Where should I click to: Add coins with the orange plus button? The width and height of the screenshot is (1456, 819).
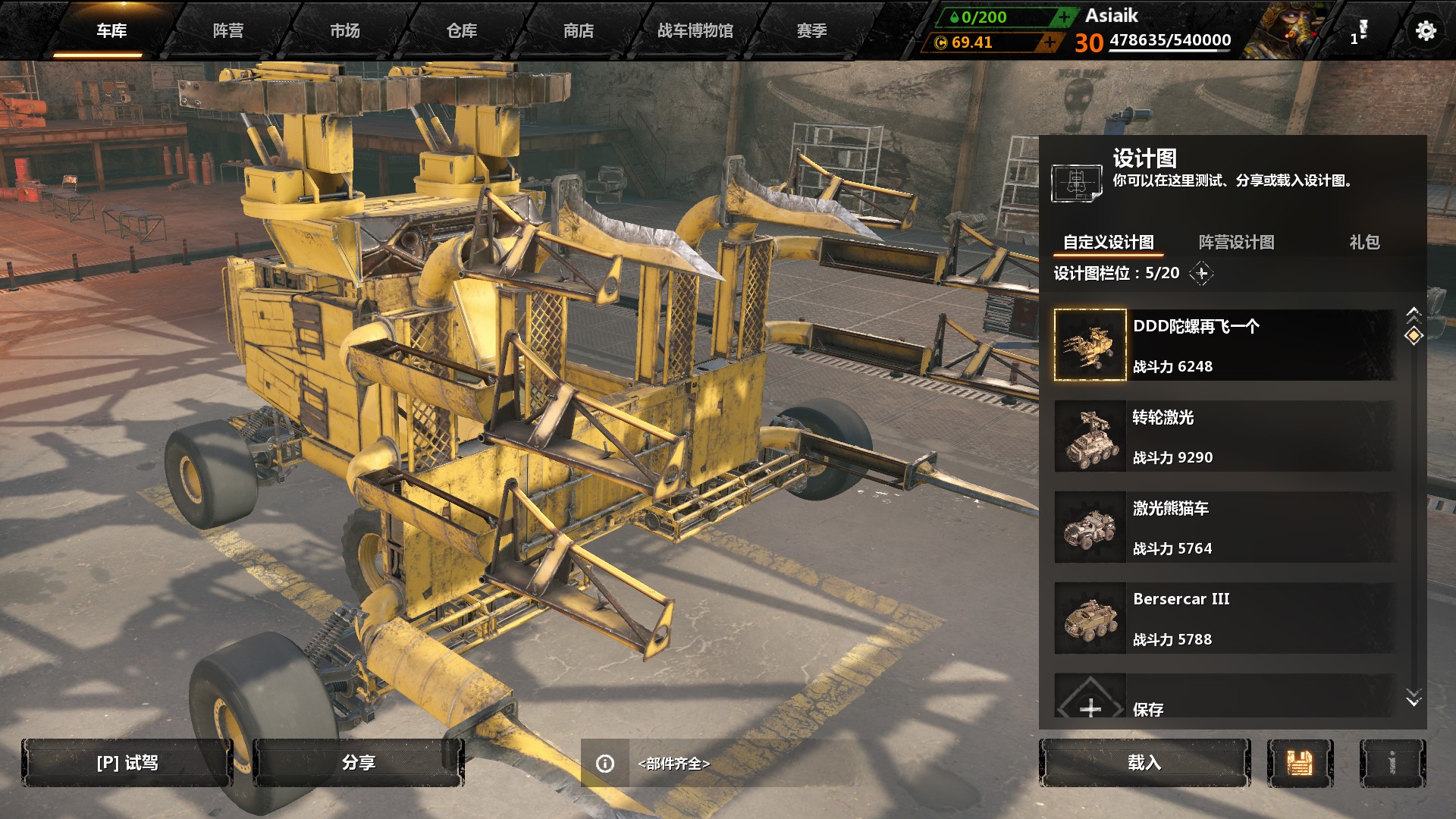1050,42
